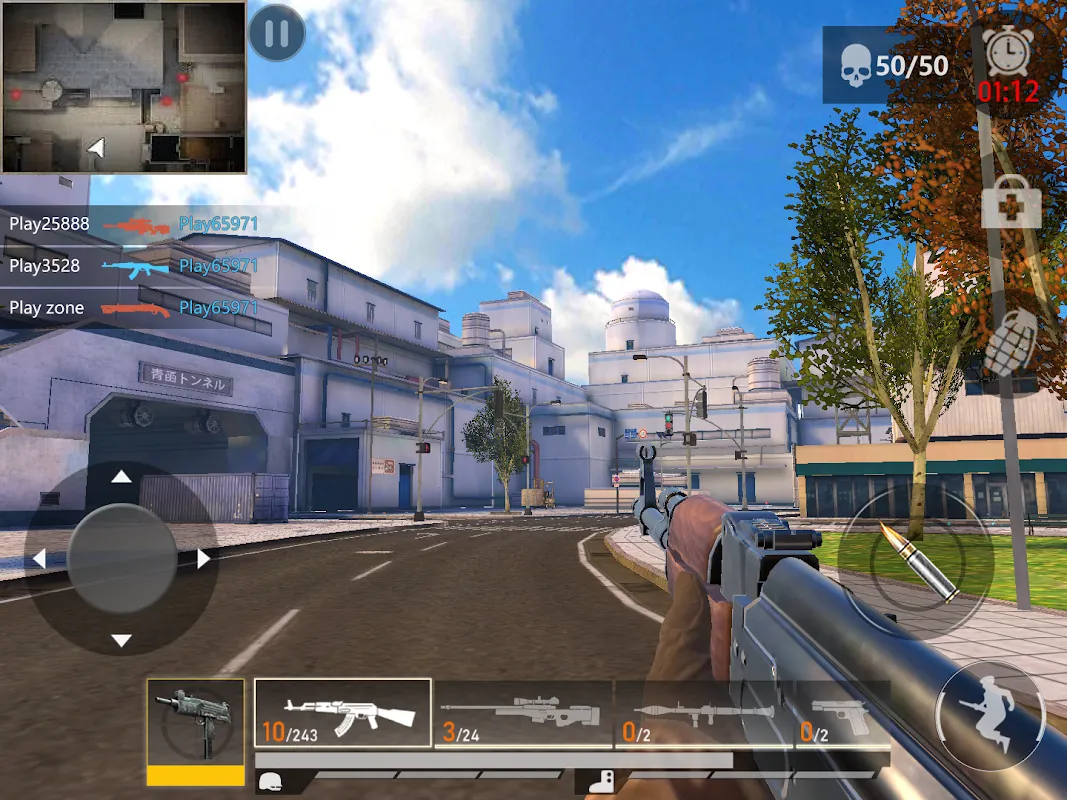Switch to the sniper rifle slot
Viewport: 1067px width, 800px height.
523,713
